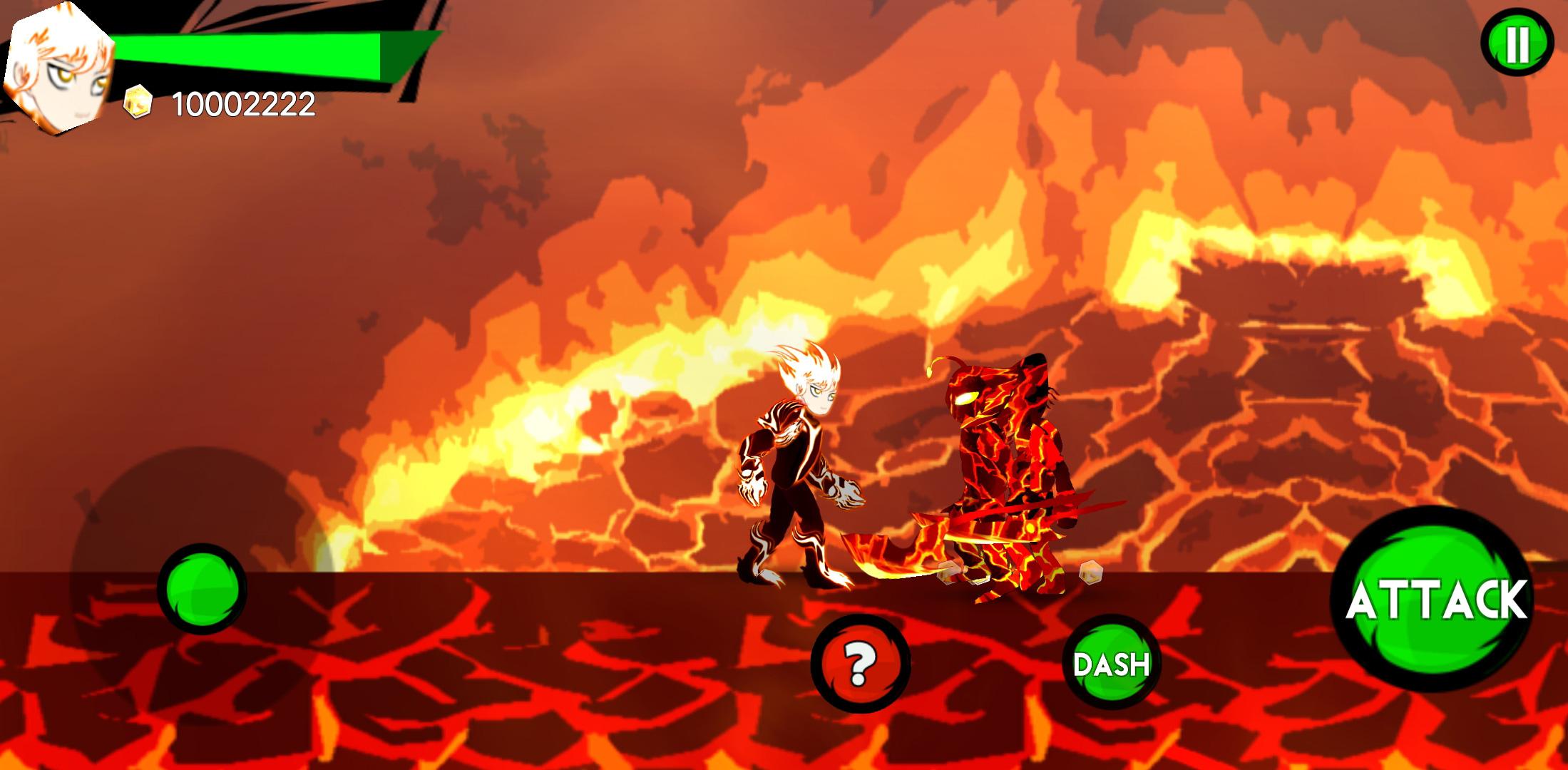
Task: Click the red question mark button
Action: coord(861,664)
